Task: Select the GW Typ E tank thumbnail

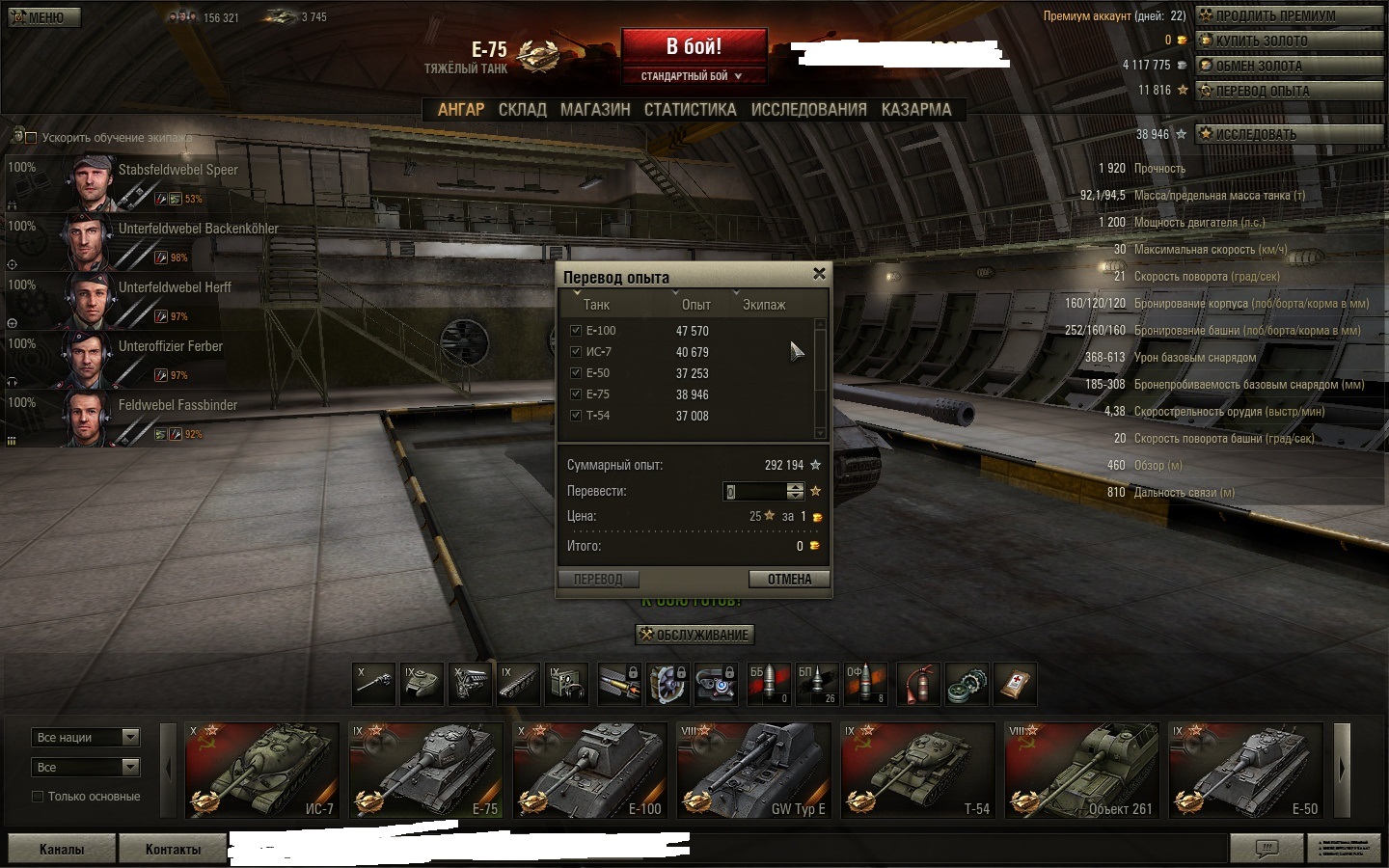Action: [x=754, y=770]
